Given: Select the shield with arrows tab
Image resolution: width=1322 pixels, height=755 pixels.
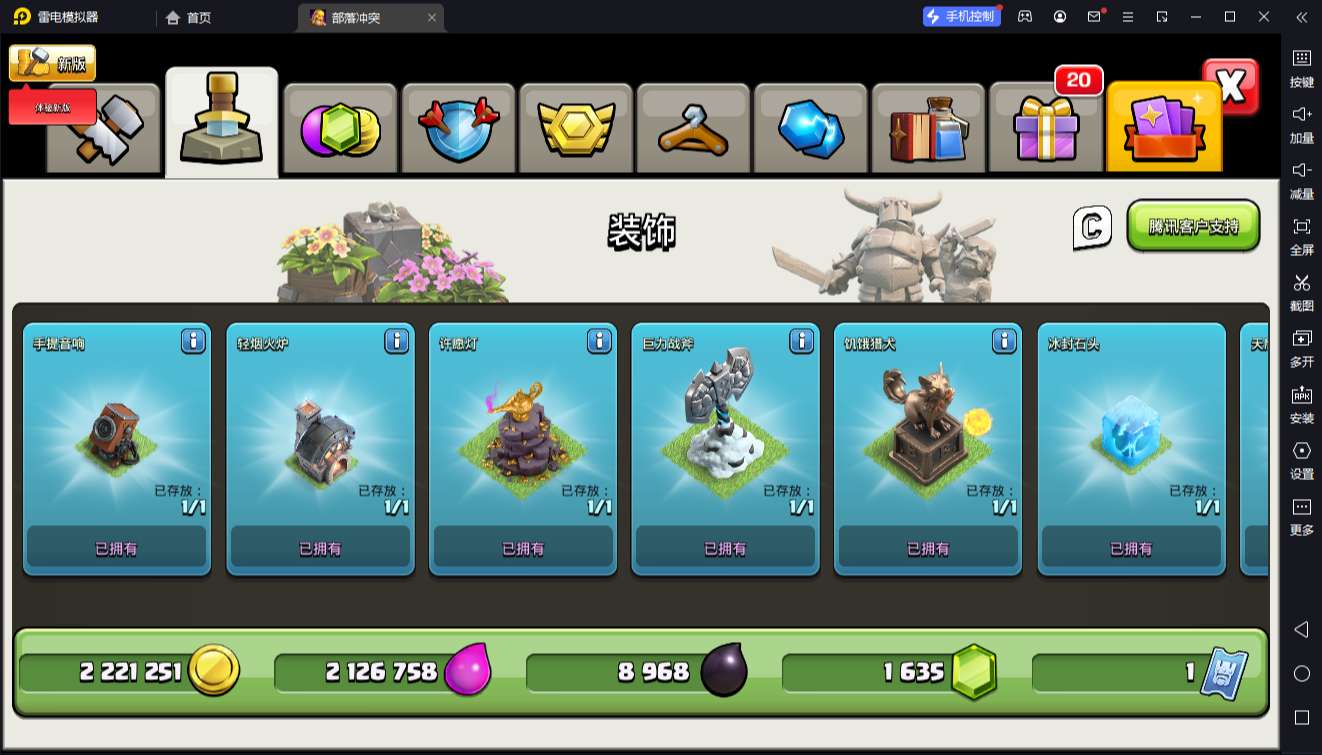Looking at the screenshot, I should coord(458,129).
